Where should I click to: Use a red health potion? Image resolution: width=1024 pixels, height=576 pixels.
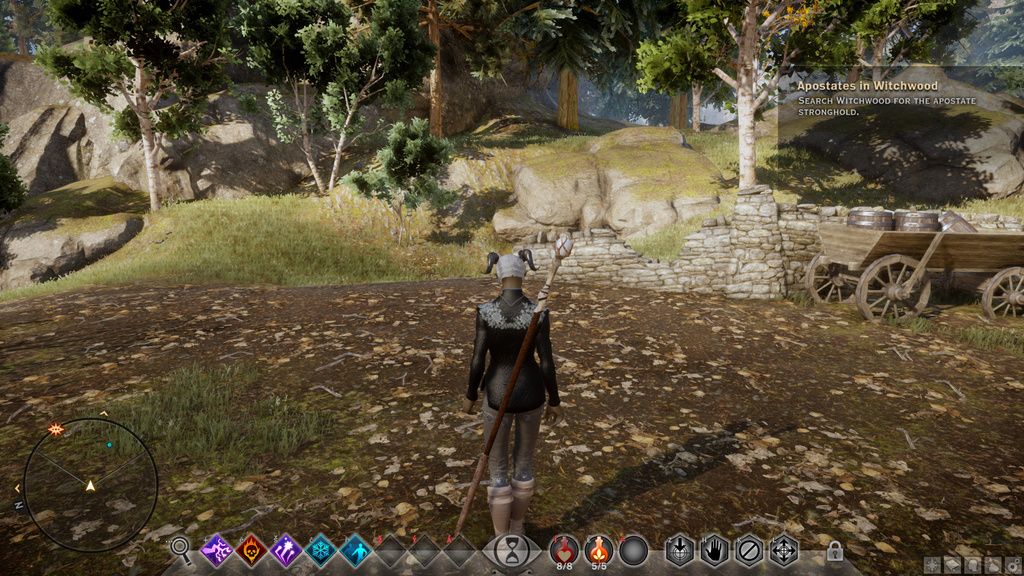[565, 549]
